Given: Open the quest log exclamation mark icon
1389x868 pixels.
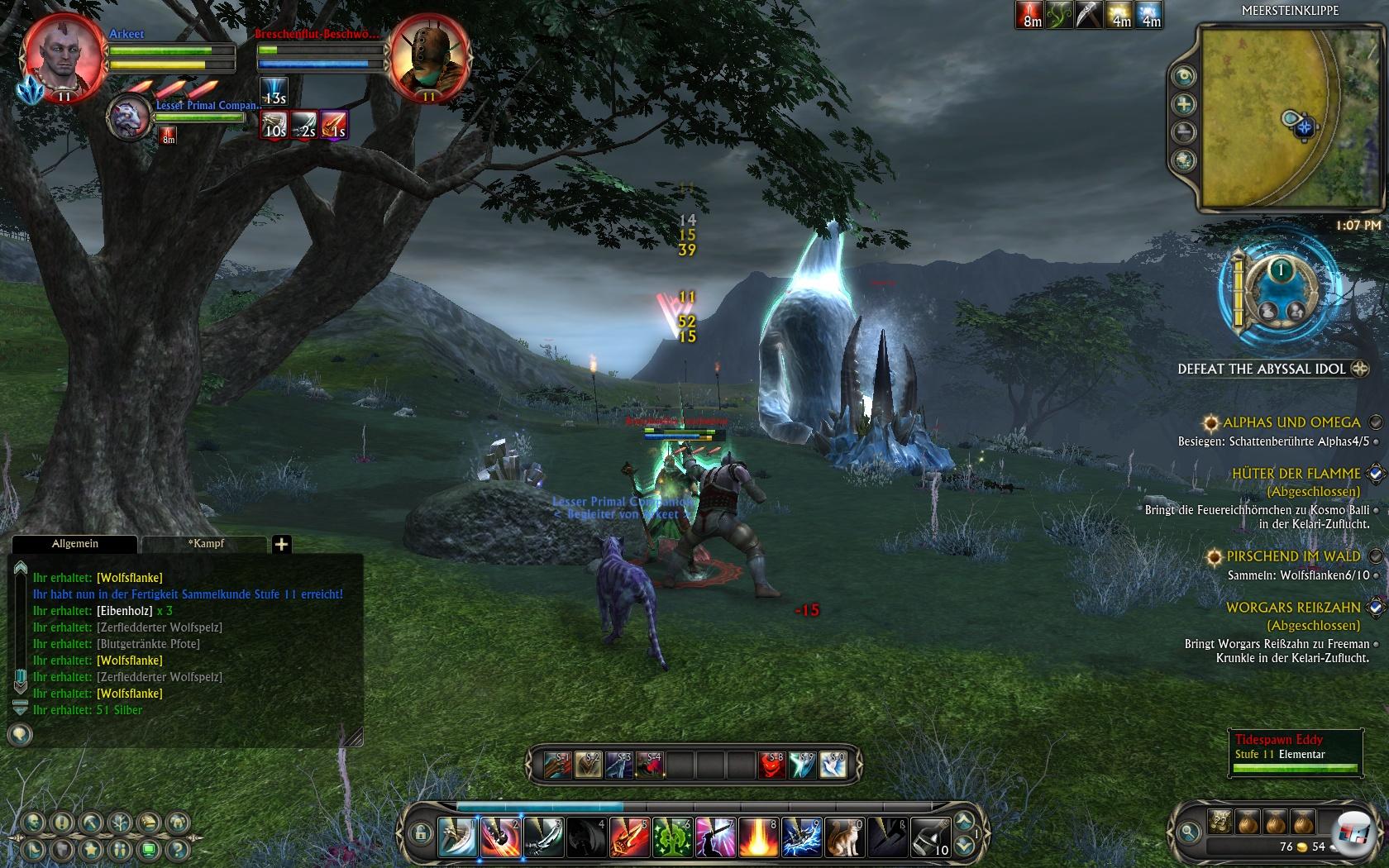Looking at the screenshot, I should (62, 823).
